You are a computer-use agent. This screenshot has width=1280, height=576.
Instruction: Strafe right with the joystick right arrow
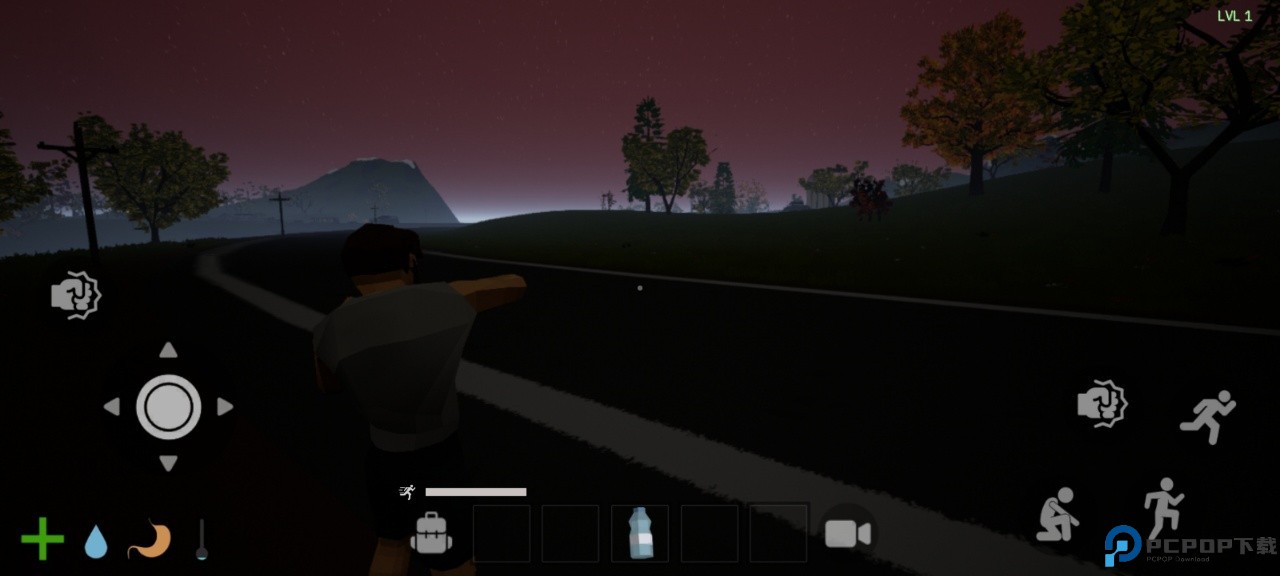point(225,407)
